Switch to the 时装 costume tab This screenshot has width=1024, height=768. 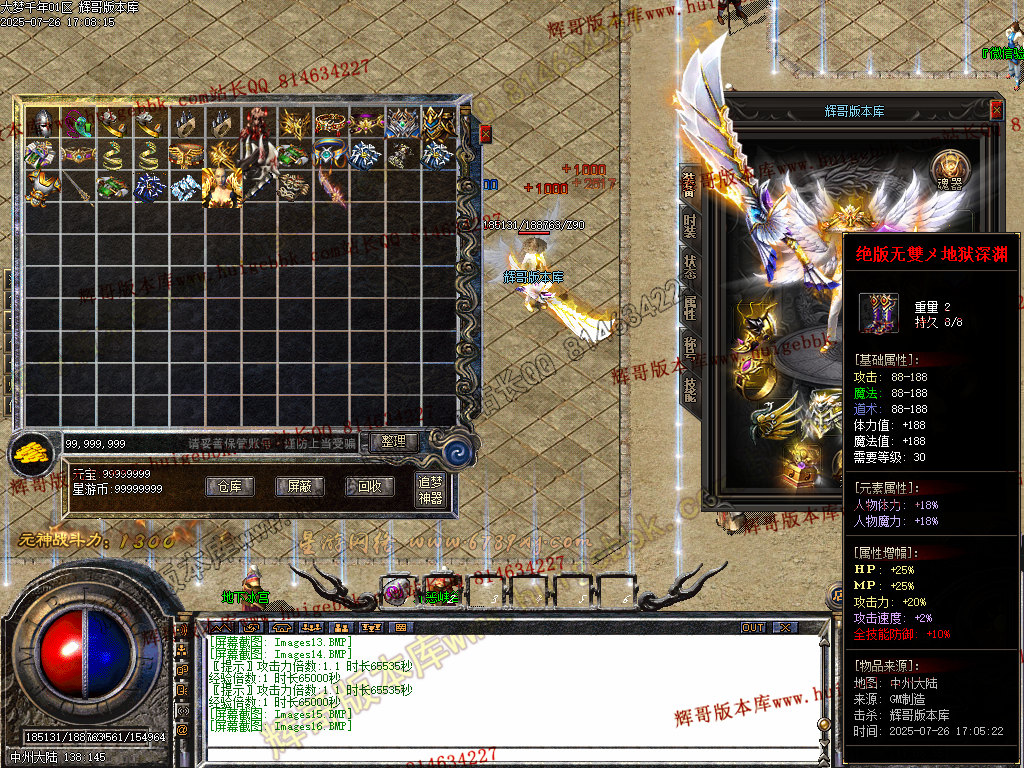690,224
